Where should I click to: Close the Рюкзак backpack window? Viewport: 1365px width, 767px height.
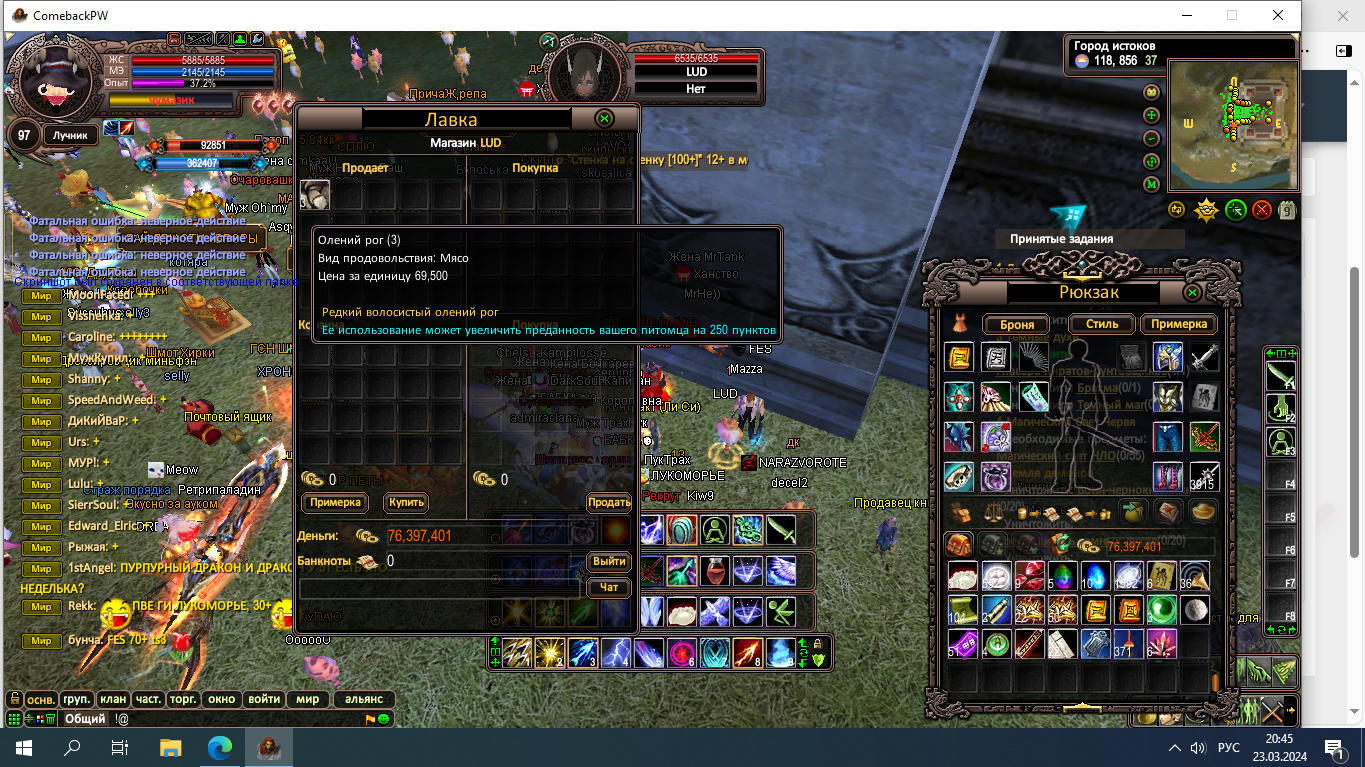[1192, 293]
